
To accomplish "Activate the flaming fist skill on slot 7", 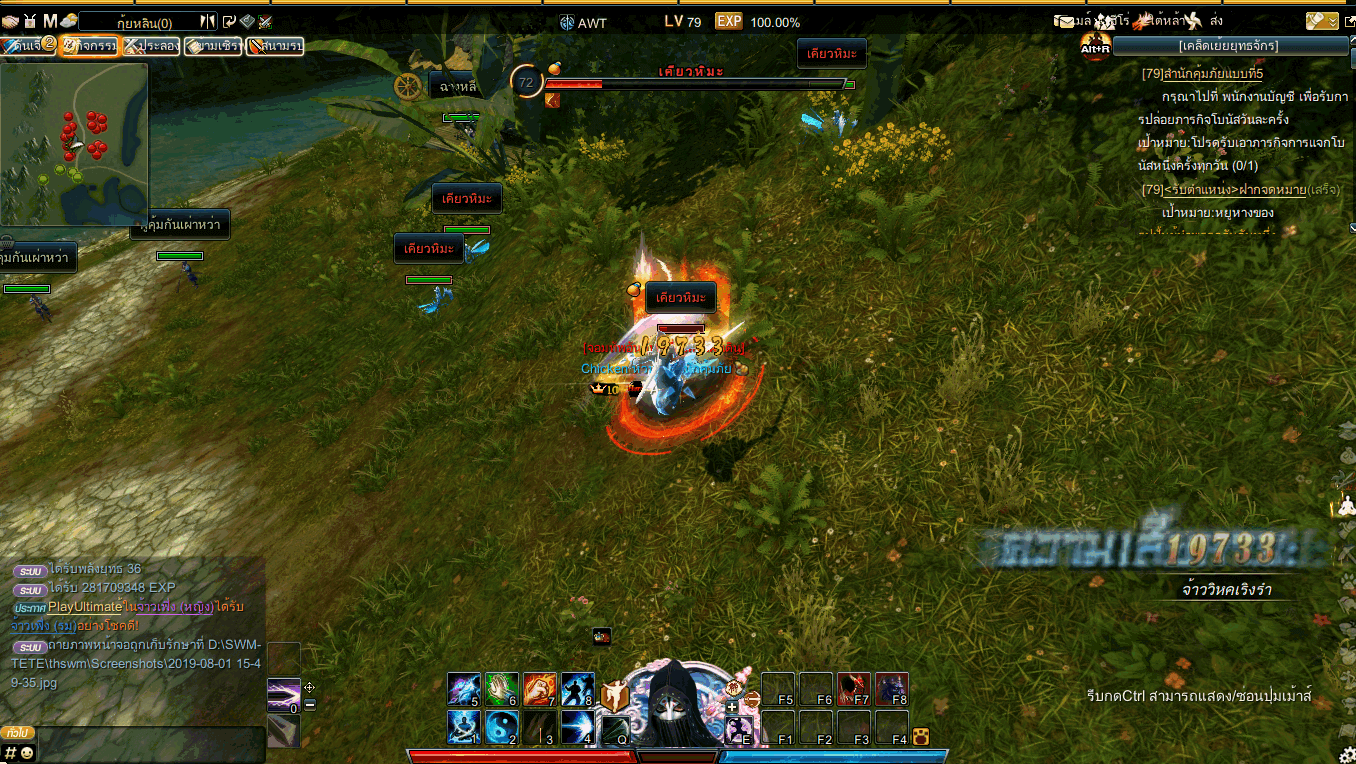I will tap(539, 689).
